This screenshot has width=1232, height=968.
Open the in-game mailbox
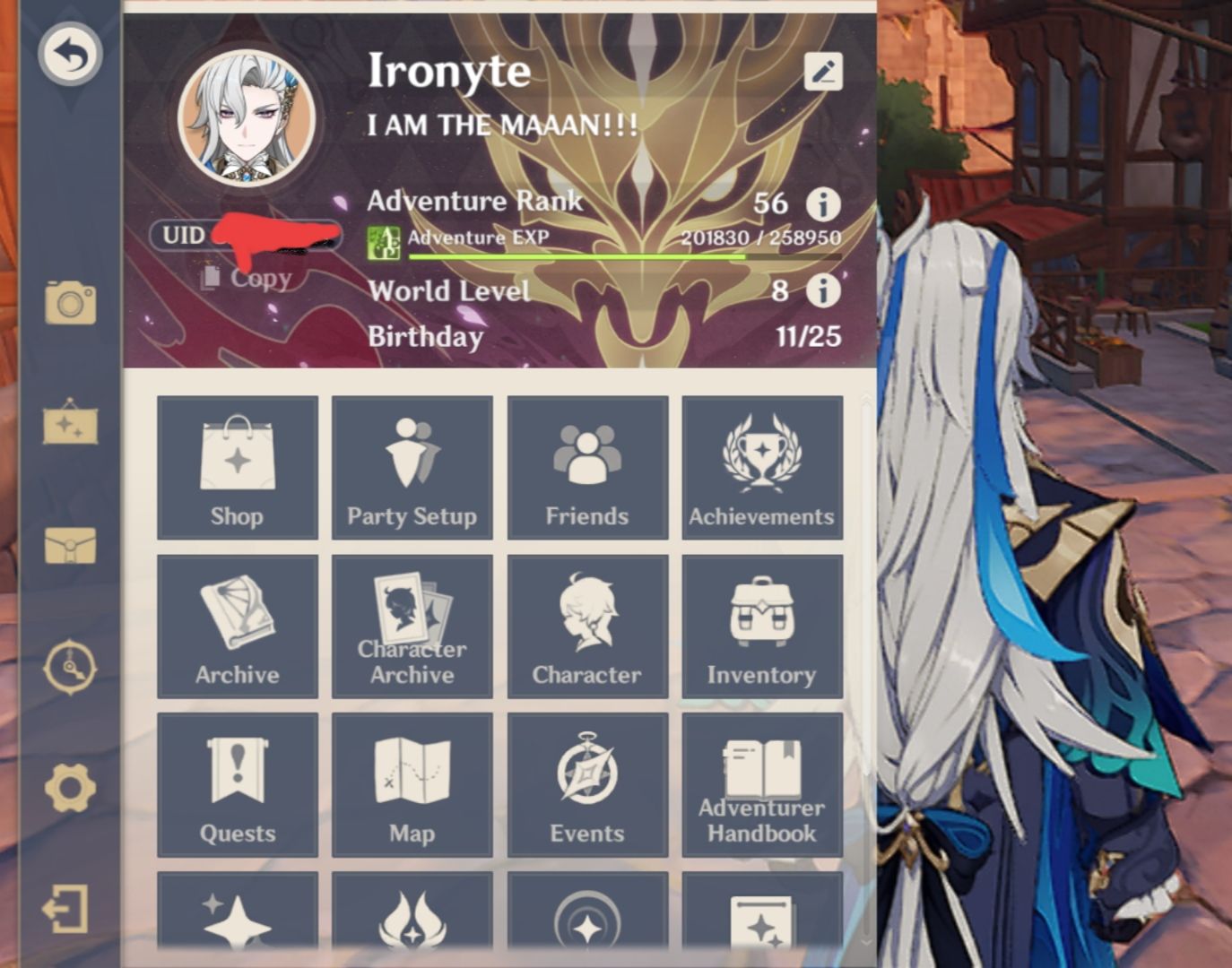69,541
